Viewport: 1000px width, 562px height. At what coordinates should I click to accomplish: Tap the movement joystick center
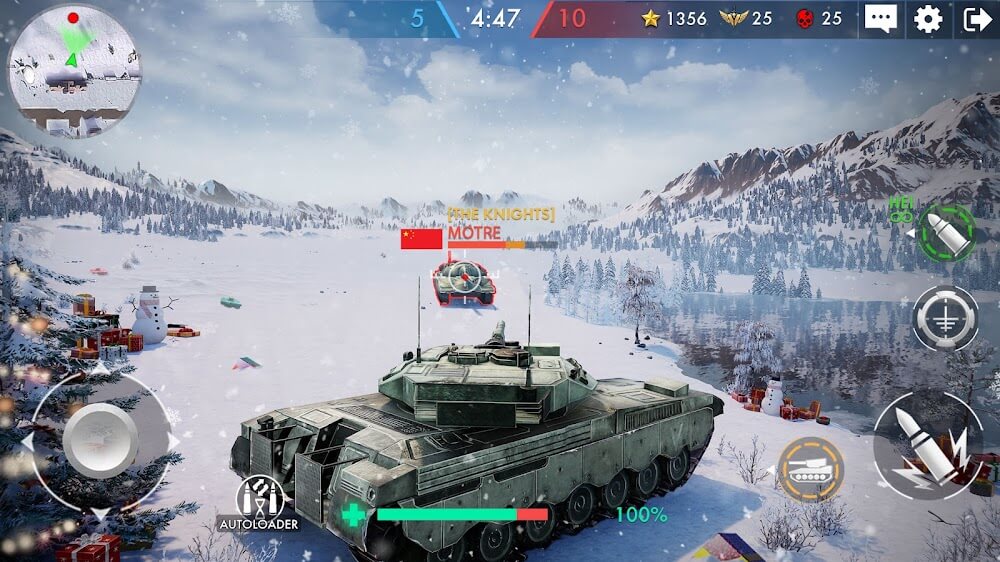[100, 441]
